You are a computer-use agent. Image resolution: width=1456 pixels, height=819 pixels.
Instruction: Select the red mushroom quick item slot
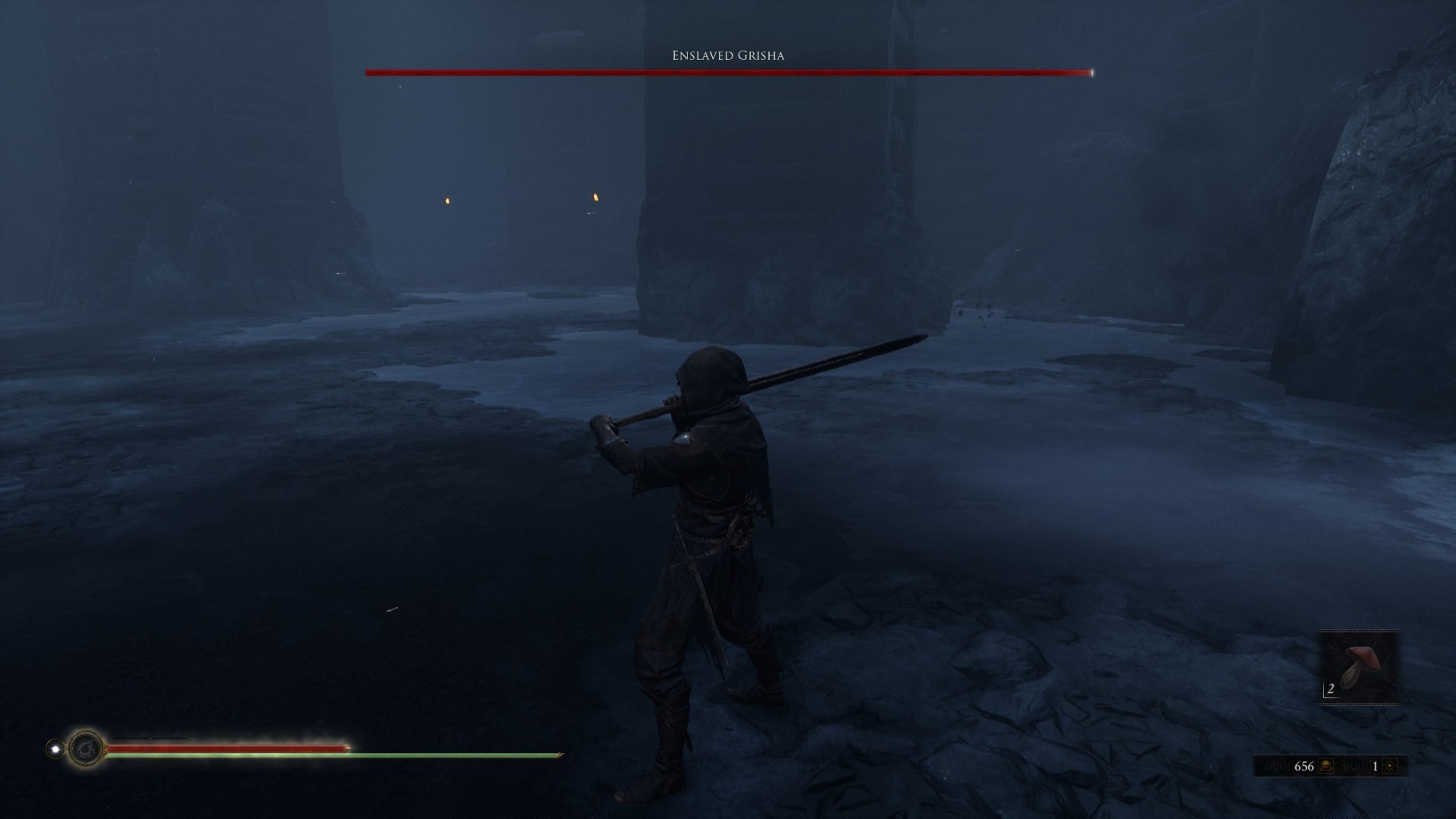[x=1360, y=667]
